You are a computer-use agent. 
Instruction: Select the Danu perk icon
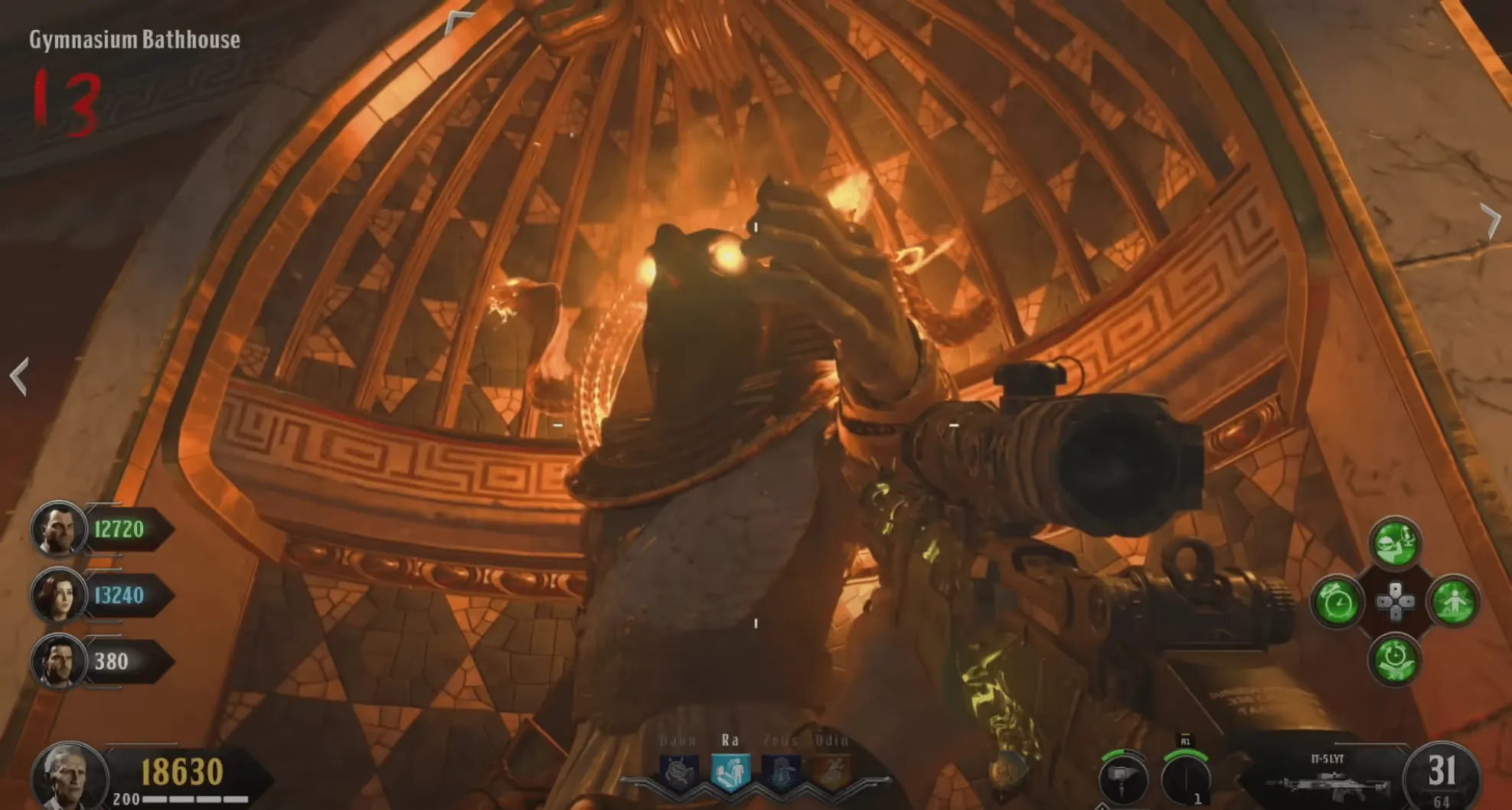[x=679, y=771]
